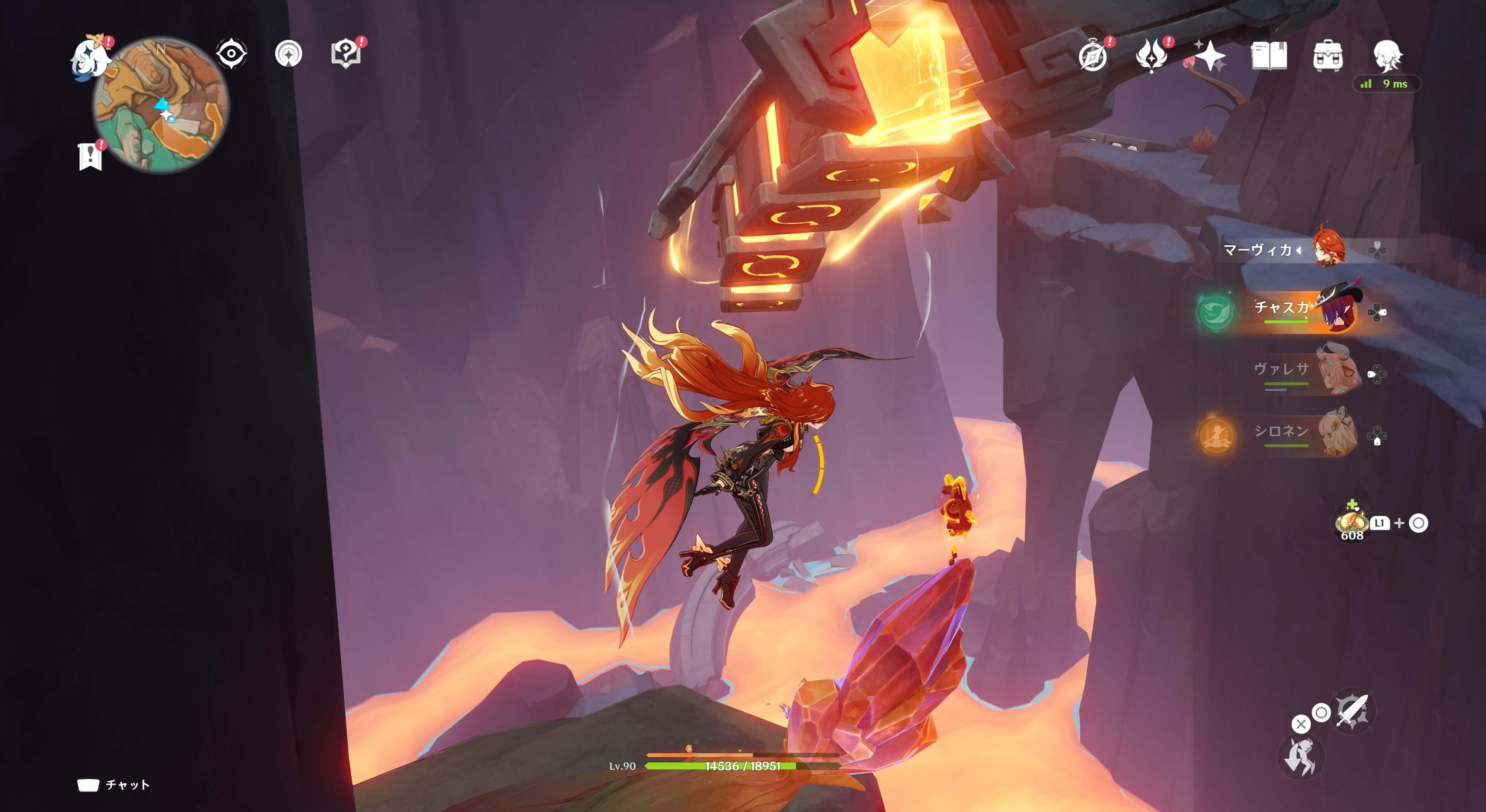Open the character profile head icon
The image size is (1486, 812).
click(x=1387, y=55)
